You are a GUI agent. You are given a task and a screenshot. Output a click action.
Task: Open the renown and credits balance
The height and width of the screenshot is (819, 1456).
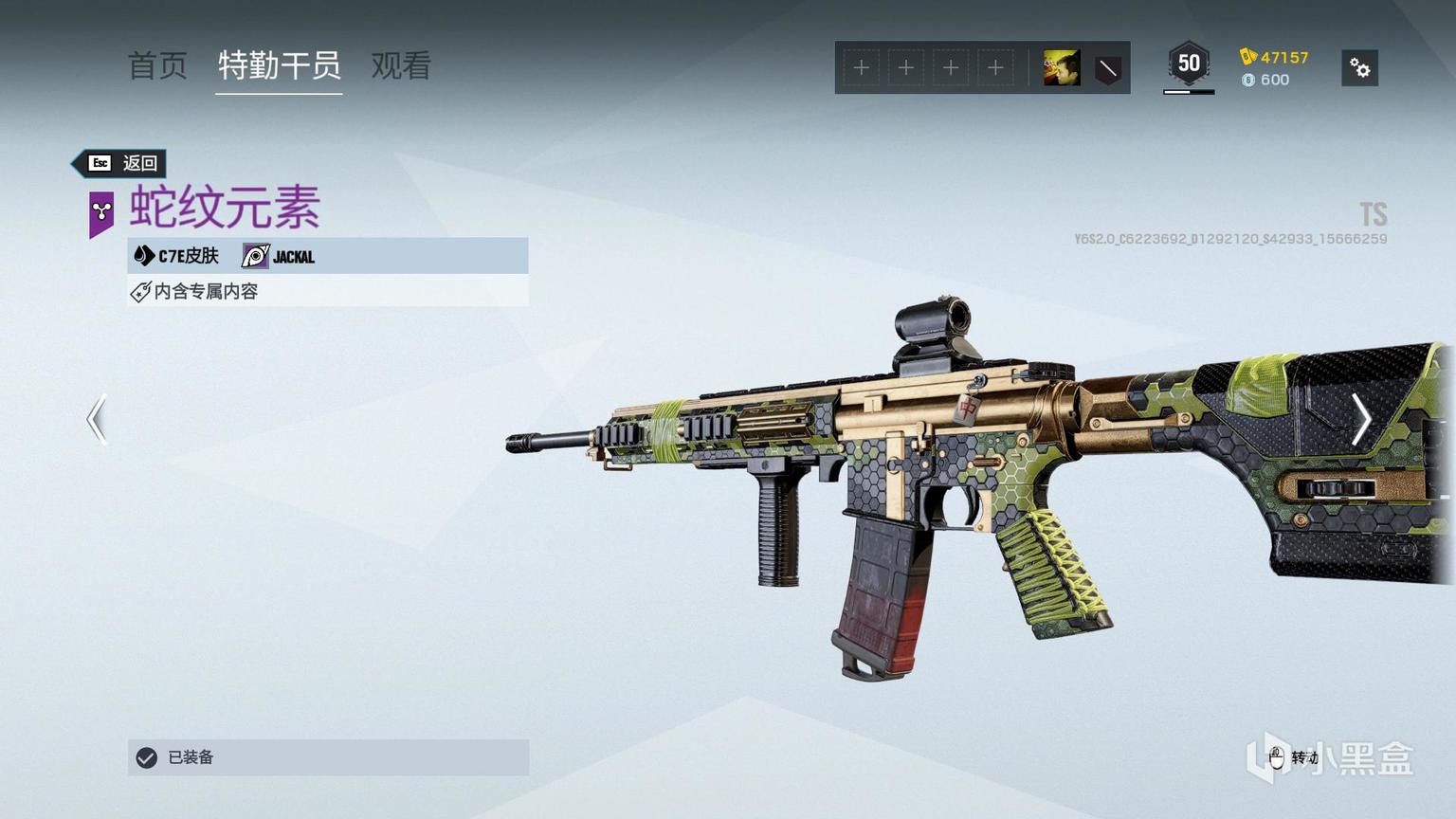click(1274, 68)
